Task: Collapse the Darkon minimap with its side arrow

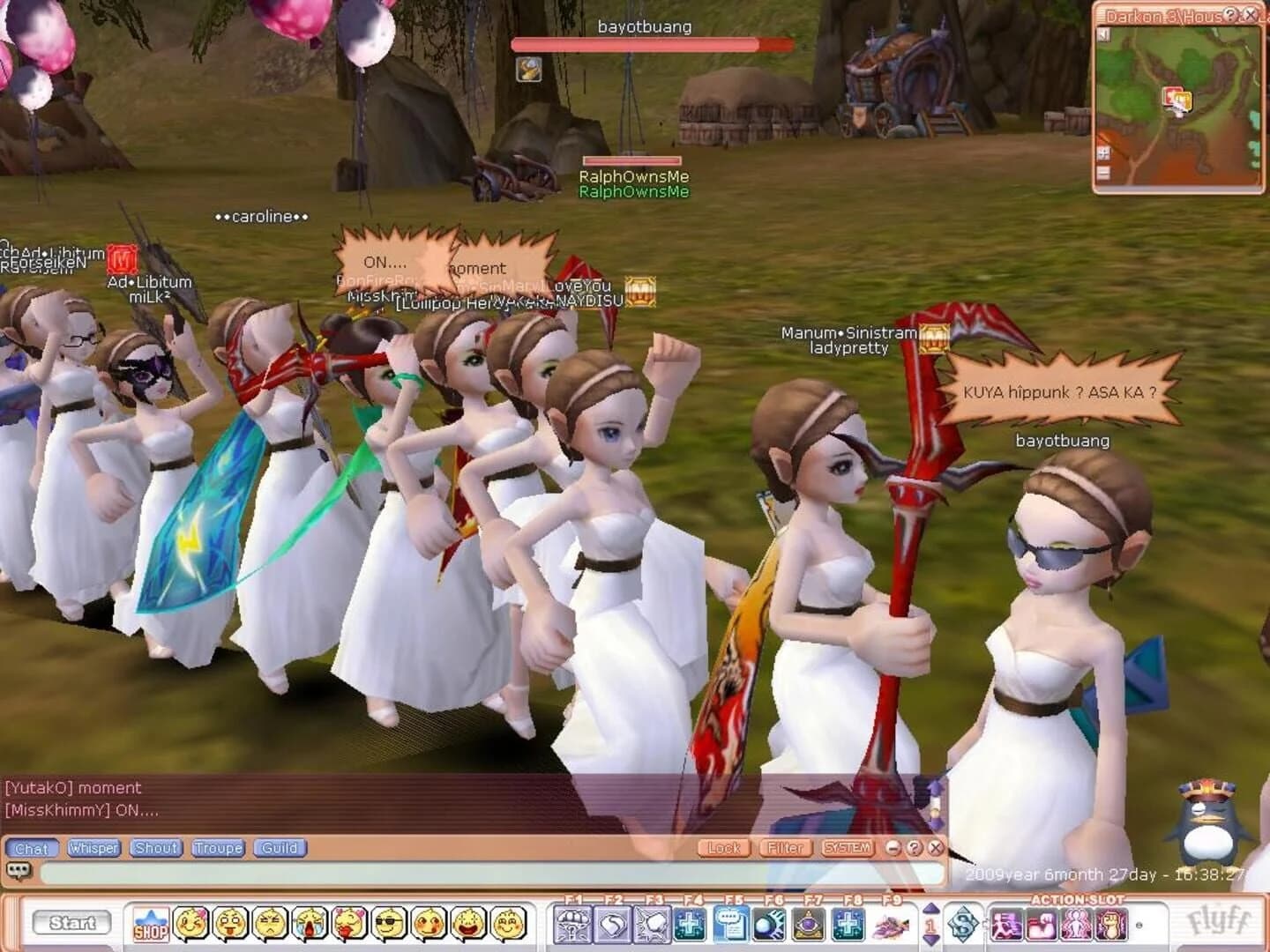Action: pos(1103,35)
